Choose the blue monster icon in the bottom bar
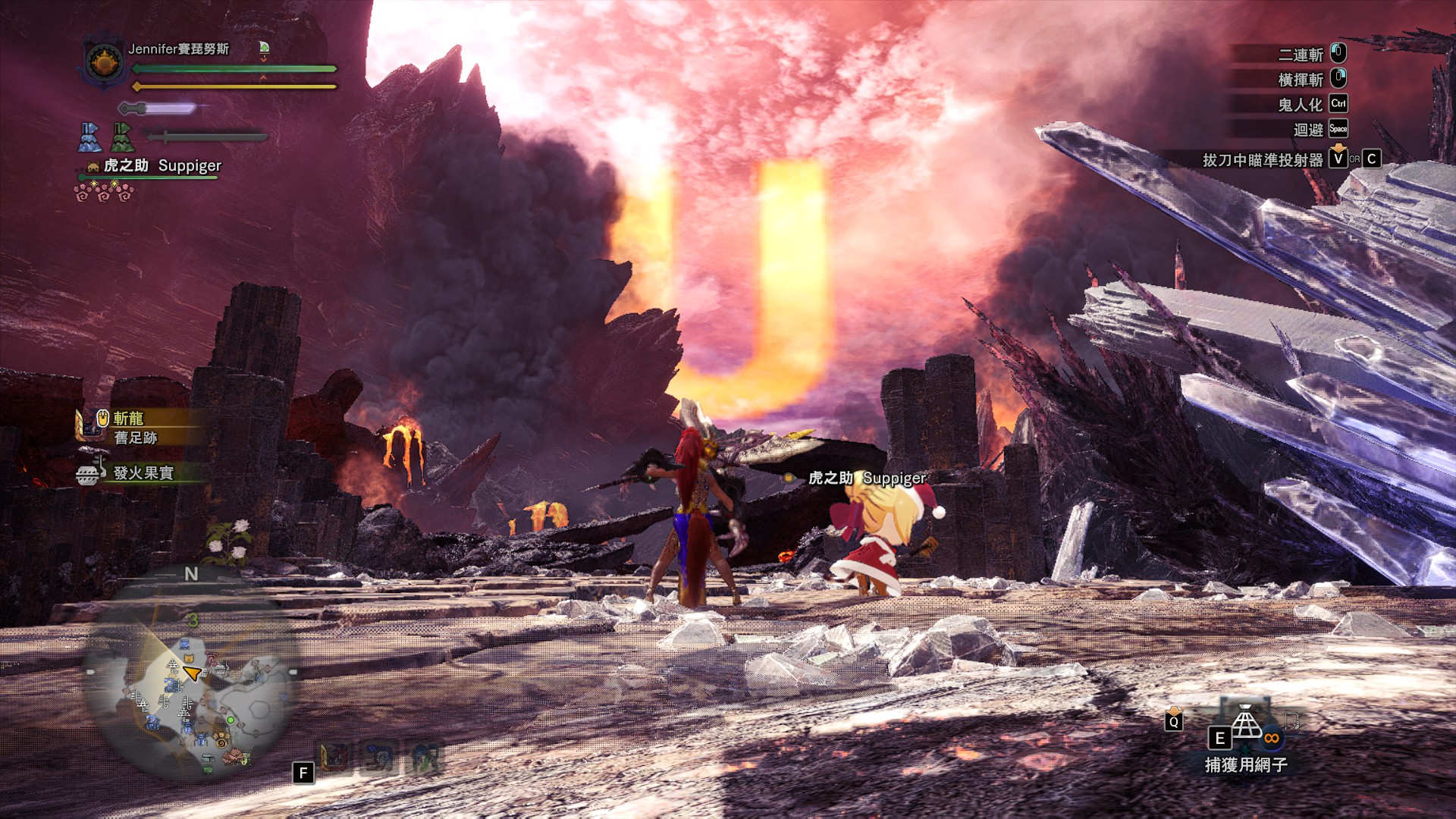 point(379,757)
